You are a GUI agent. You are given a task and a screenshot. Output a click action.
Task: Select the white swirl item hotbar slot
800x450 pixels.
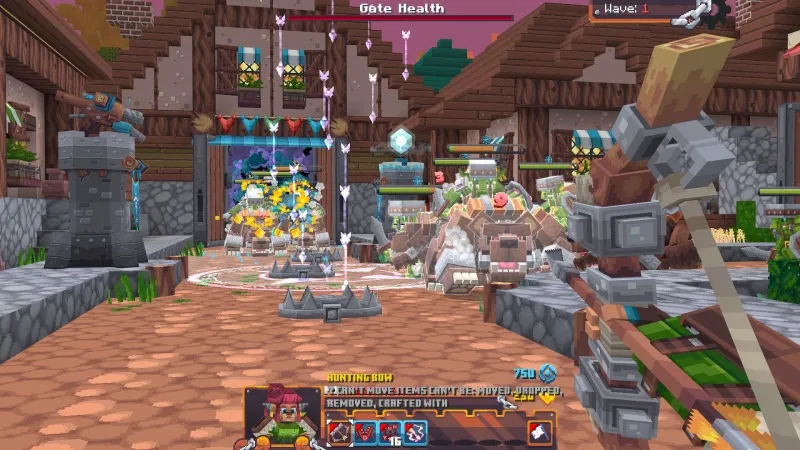click(x=414, y=432)
